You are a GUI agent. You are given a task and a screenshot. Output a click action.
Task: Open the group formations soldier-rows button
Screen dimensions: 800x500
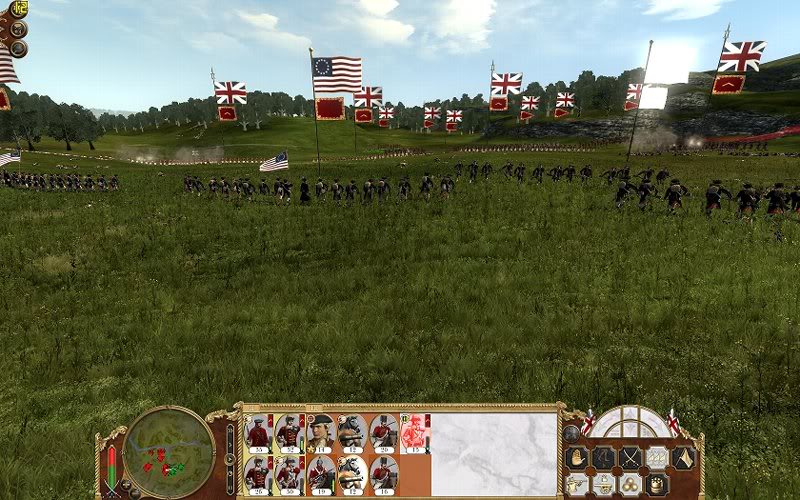point(656,458)
